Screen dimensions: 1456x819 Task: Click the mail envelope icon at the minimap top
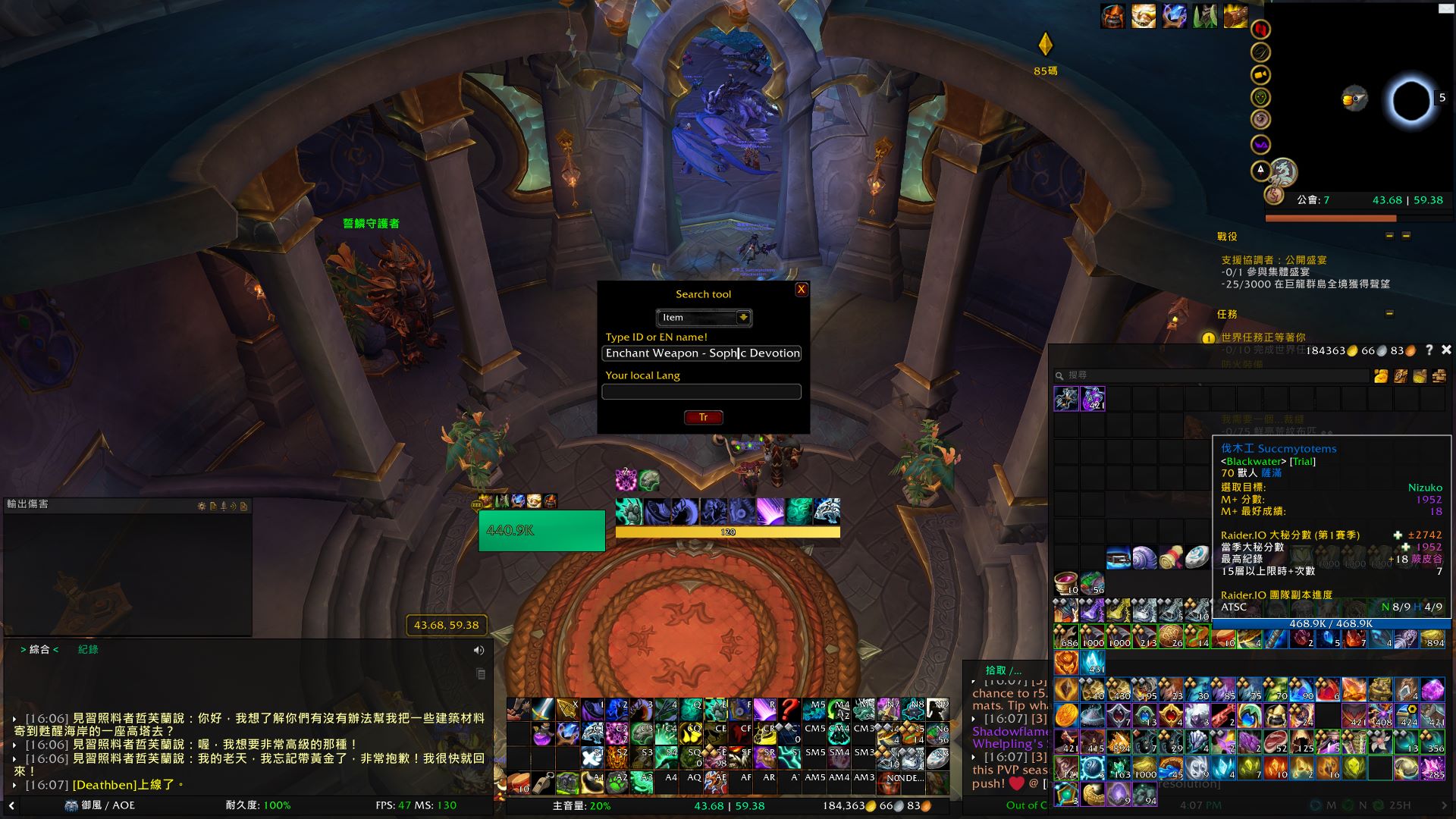pyautogui.click(x=1445, y=8)
